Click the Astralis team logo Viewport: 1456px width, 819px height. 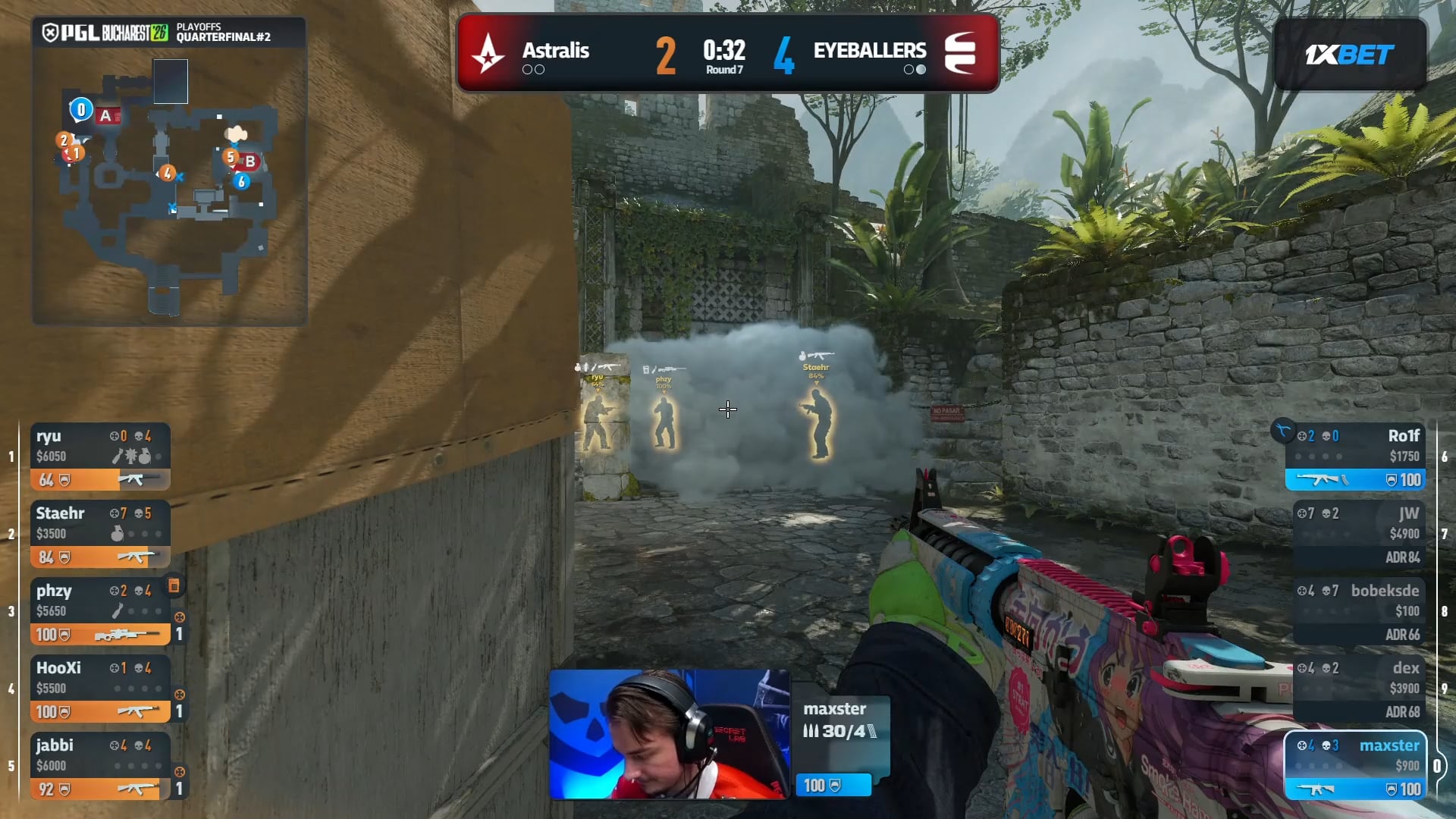pos(488,54)
